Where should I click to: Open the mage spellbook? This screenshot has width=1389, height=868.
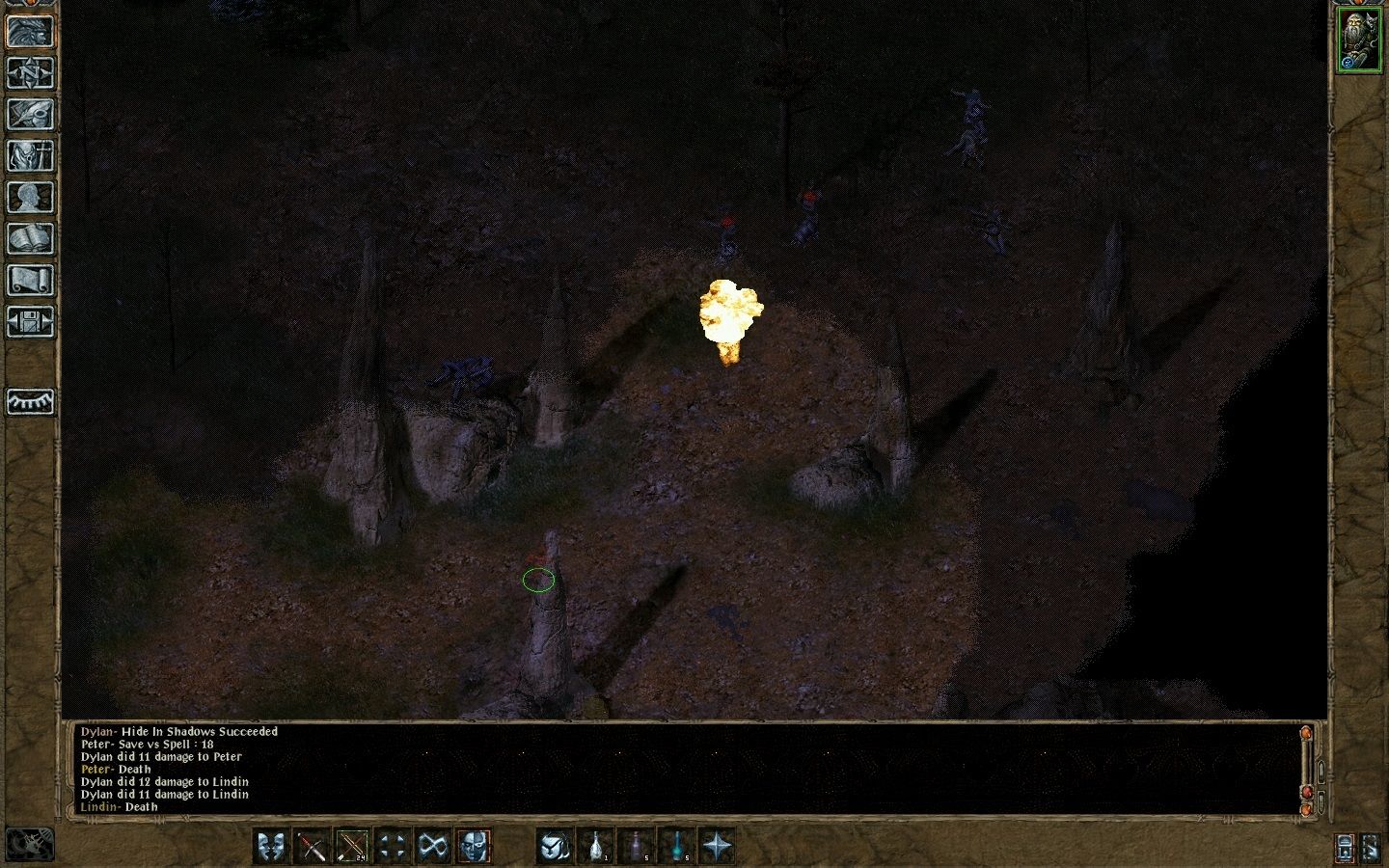29,238
